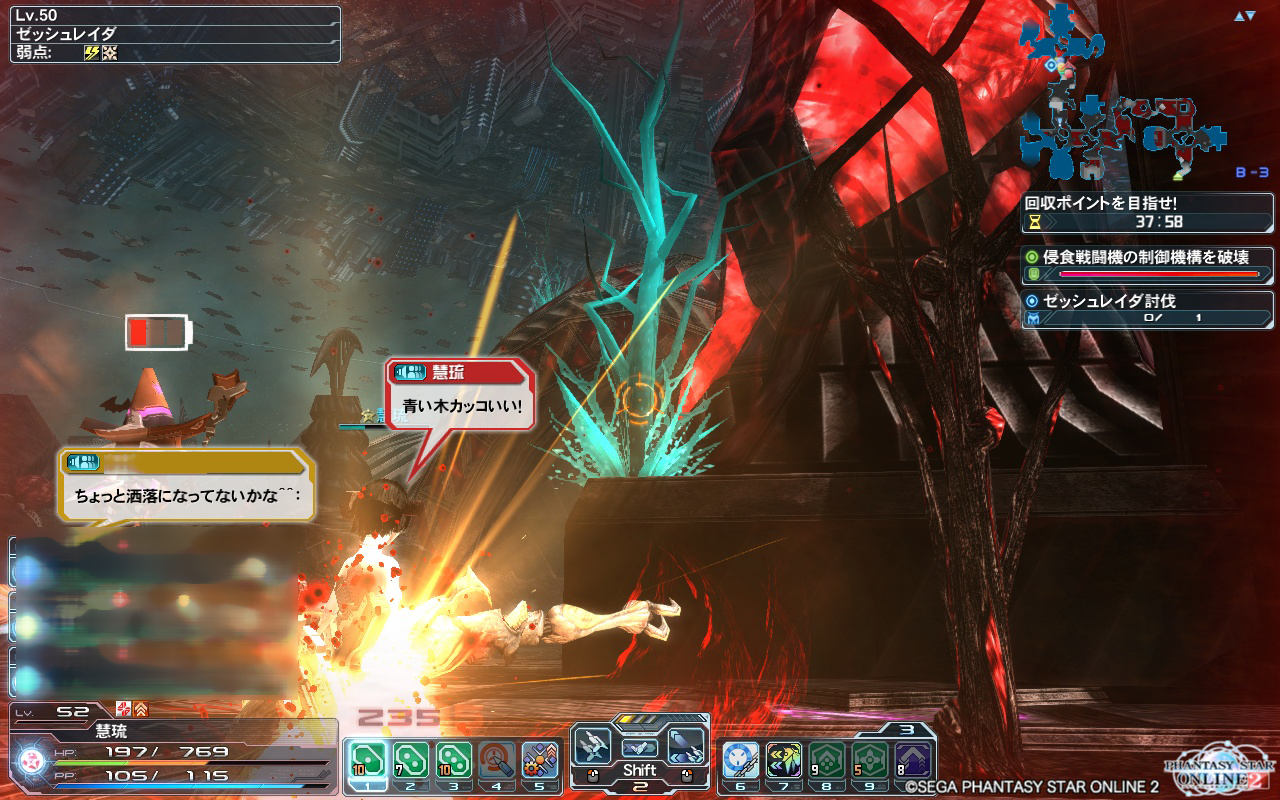Select the right weapon action icon
This screenshot has width=1280, height=800.
coord(685,747)
